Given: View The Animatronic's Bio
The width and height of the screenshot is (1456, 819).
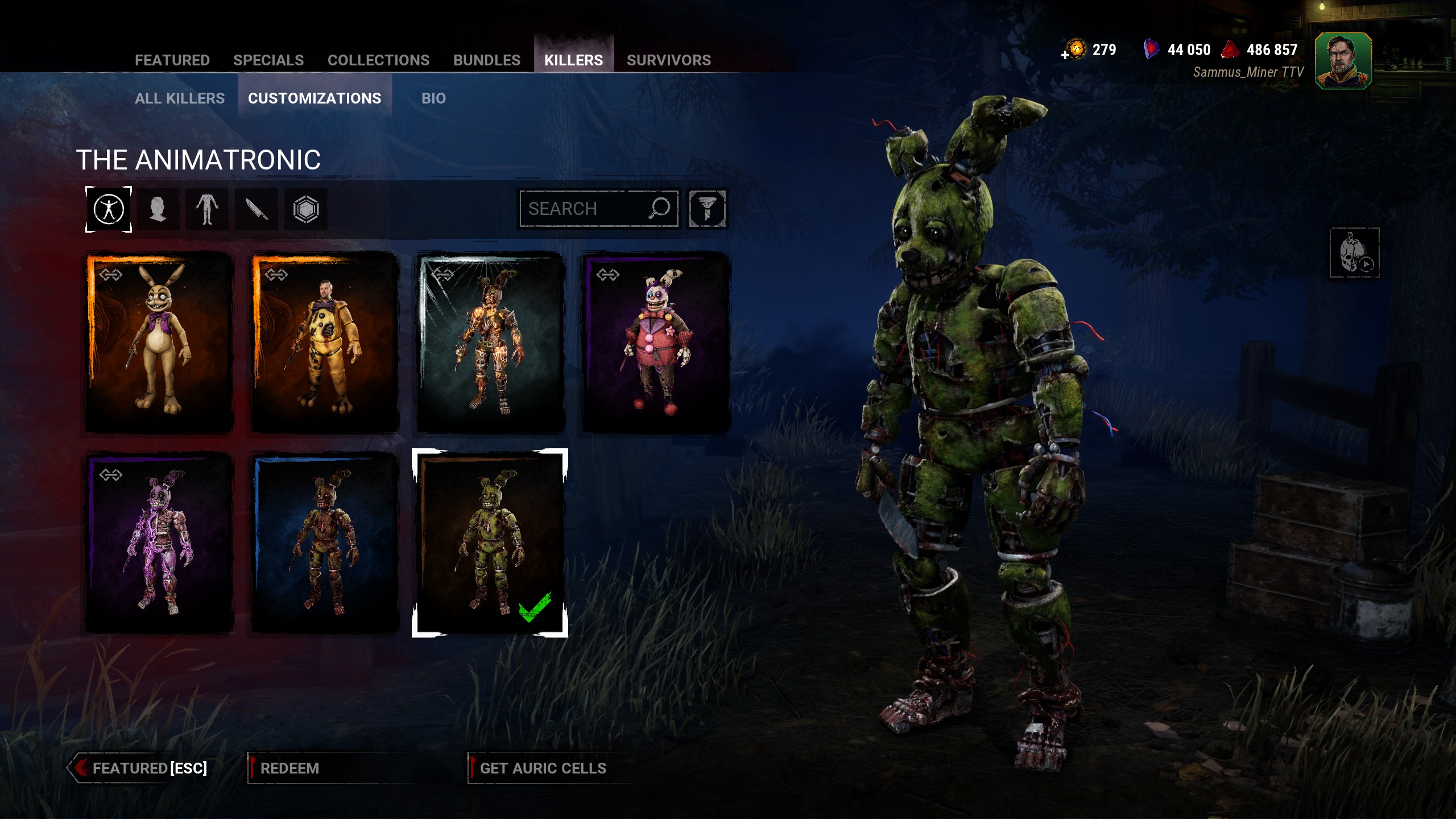Looking at the screenshot, I should (x=433, y=98).
